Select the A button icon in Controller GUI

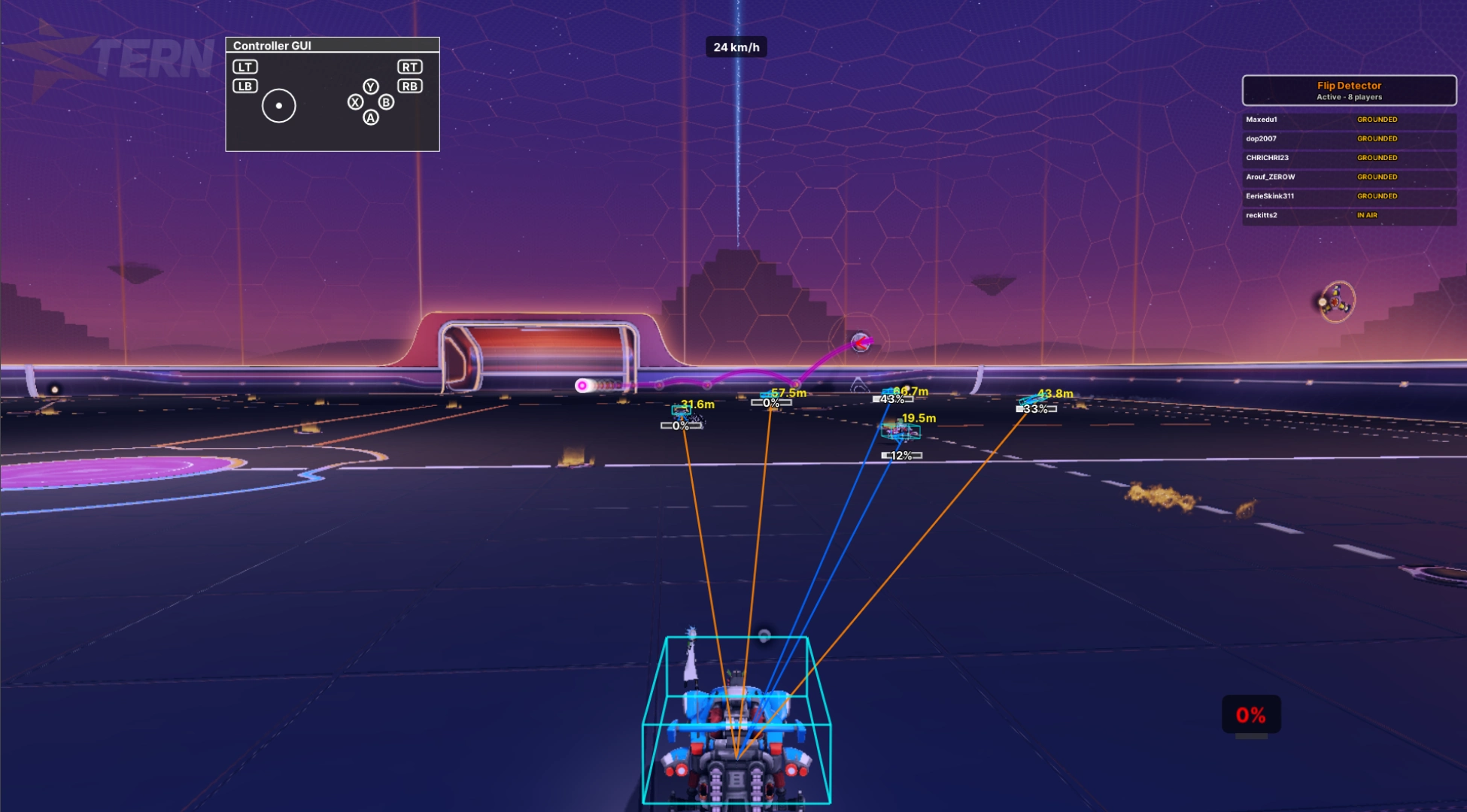click(369, 118)
